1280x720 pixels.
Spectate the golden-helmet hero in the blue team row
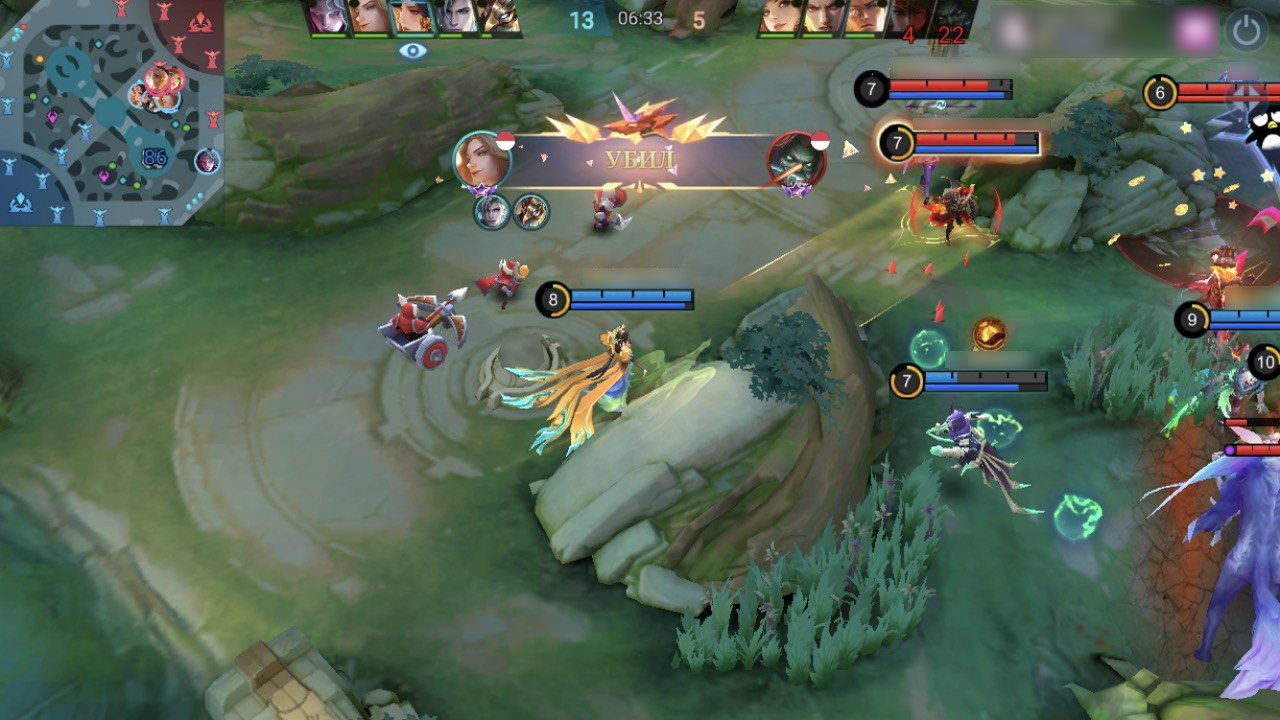click(x=498, y=18)
